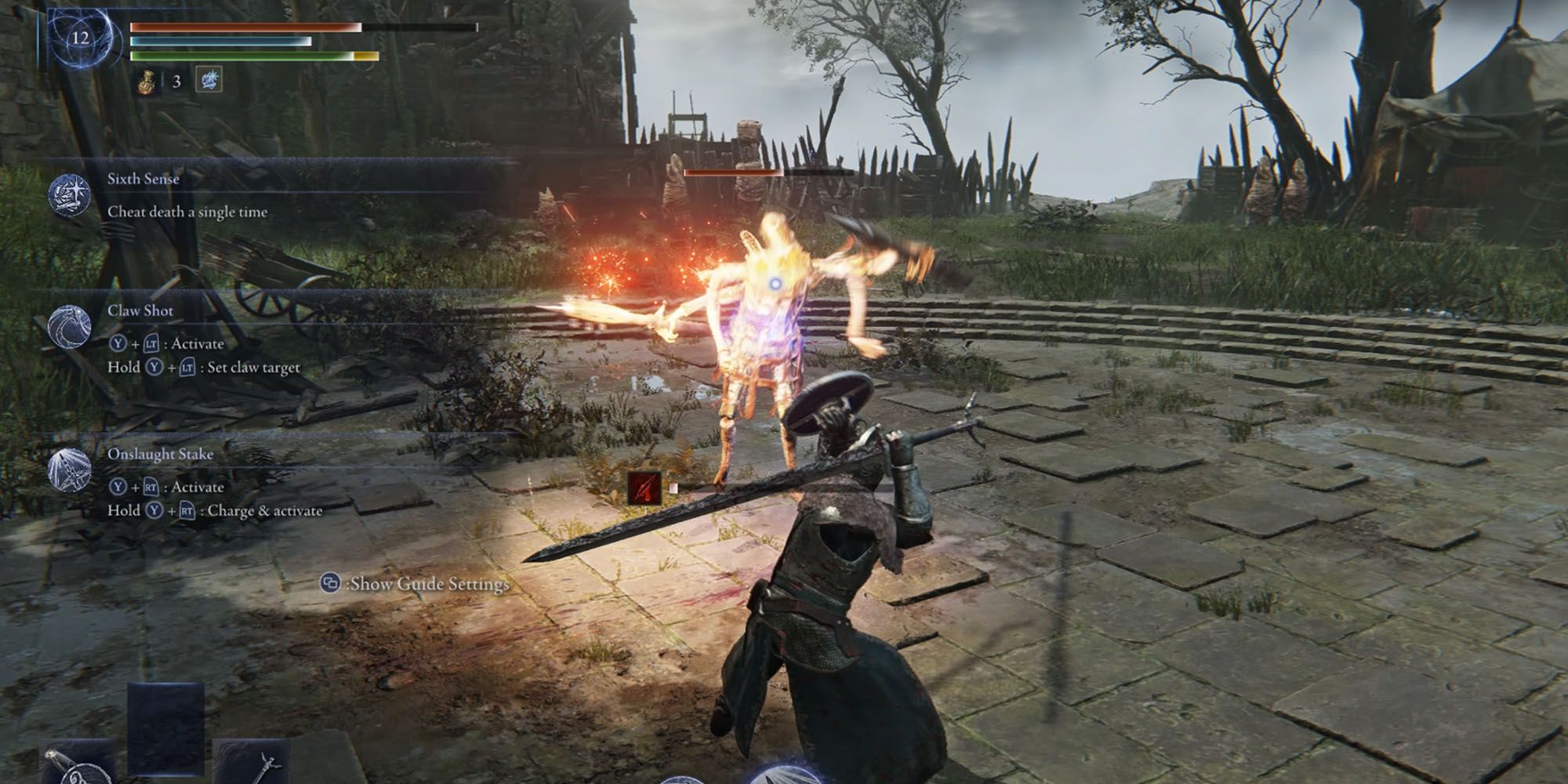Screen dimensions: 1568x784
Task: Click the circular rune emblem showing 12
Action: point(81,38)
